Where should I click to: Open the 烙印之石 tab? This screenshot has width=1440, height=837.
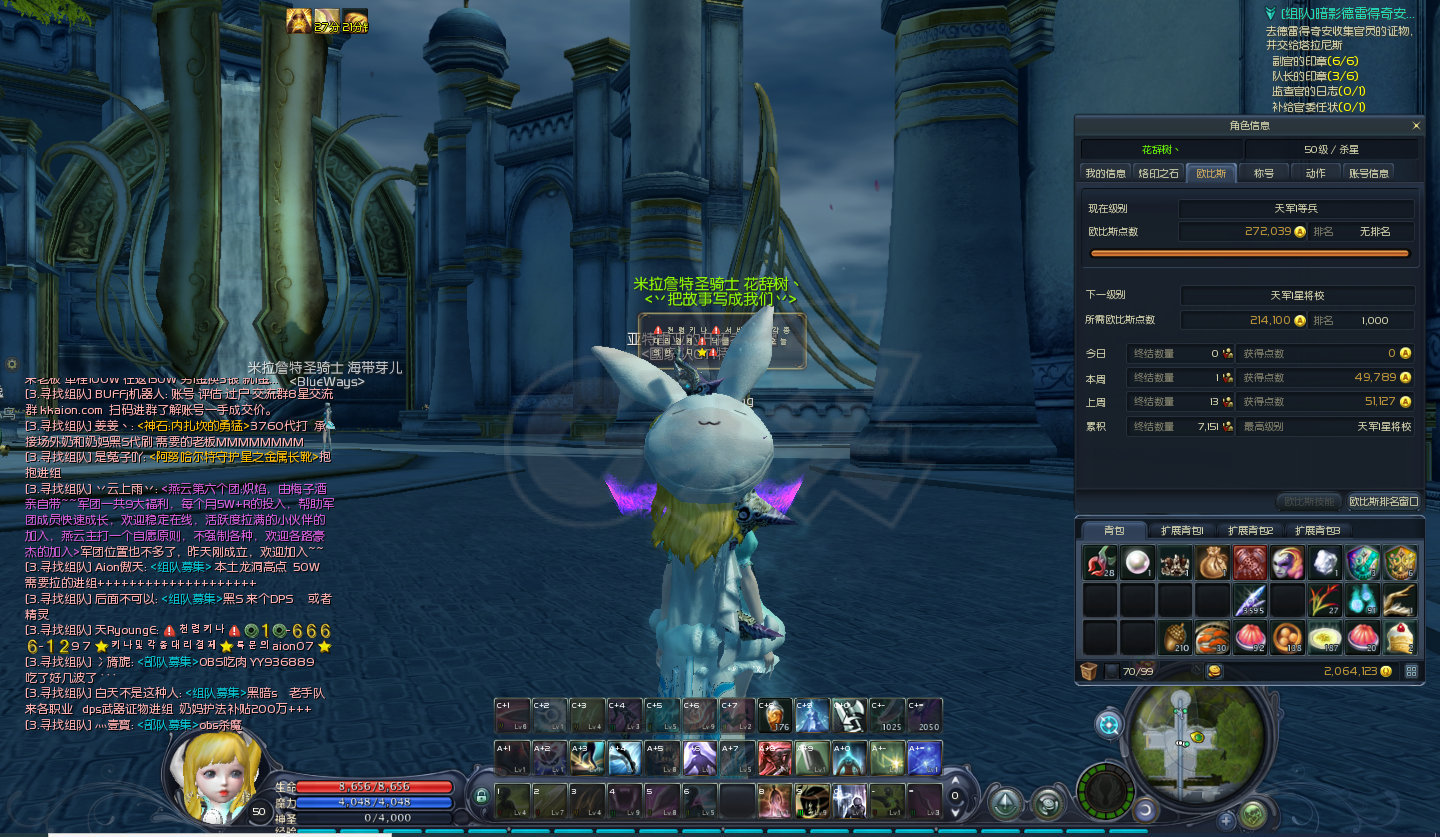pyautogui.click(x=1159, y=173)
